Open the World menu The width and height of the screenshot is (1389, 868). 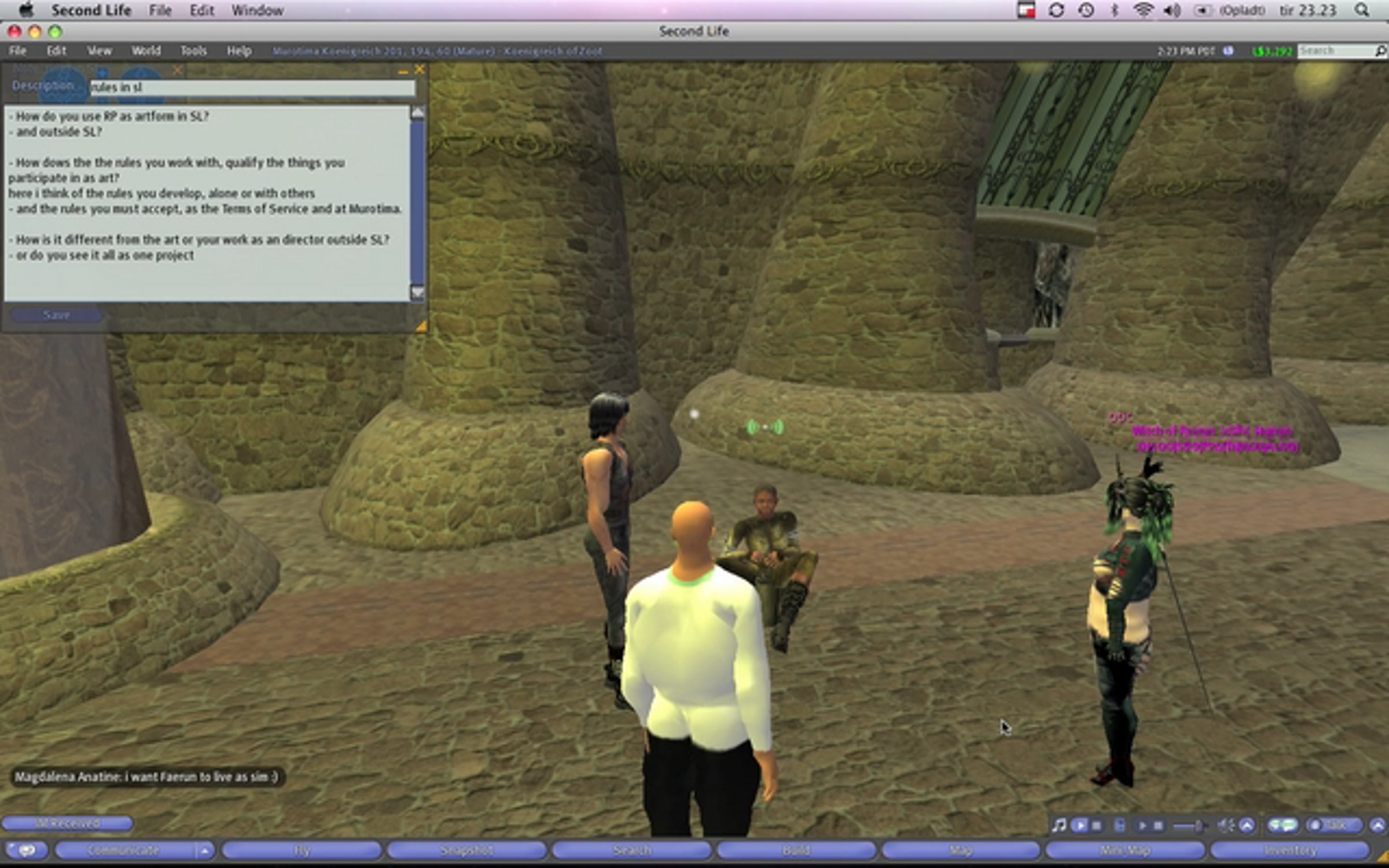(146, 51)
